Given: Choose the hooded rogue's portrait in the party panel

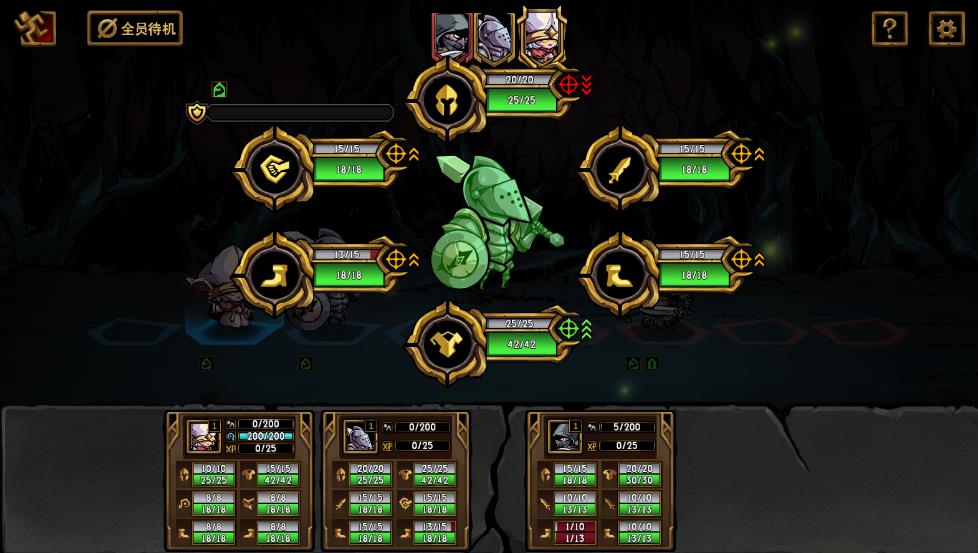Looking at the screenshot, I should pyautogui.click(x=564, y=437).
